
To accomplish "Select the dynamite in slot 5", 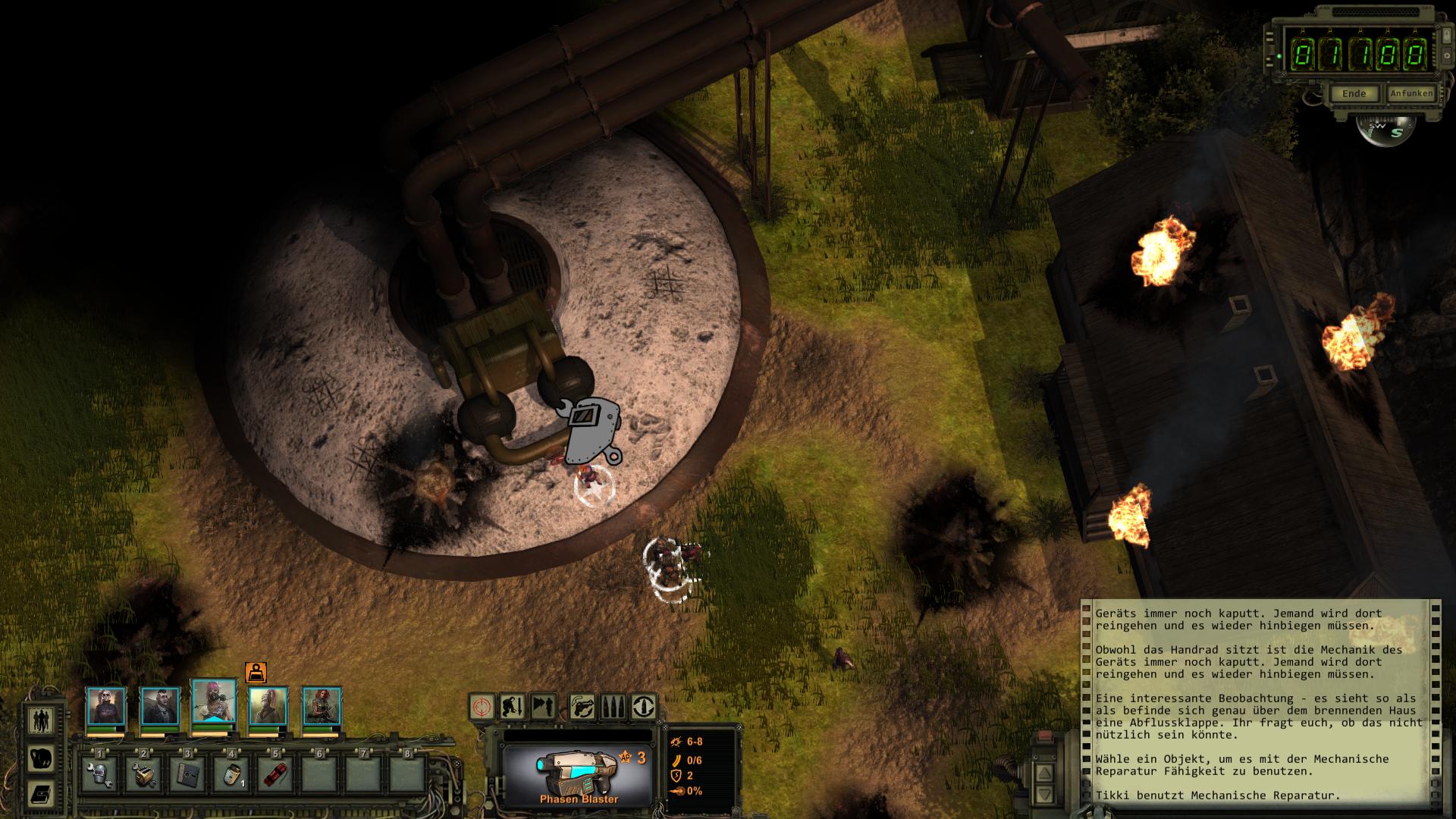I will (x=275, y=773).
